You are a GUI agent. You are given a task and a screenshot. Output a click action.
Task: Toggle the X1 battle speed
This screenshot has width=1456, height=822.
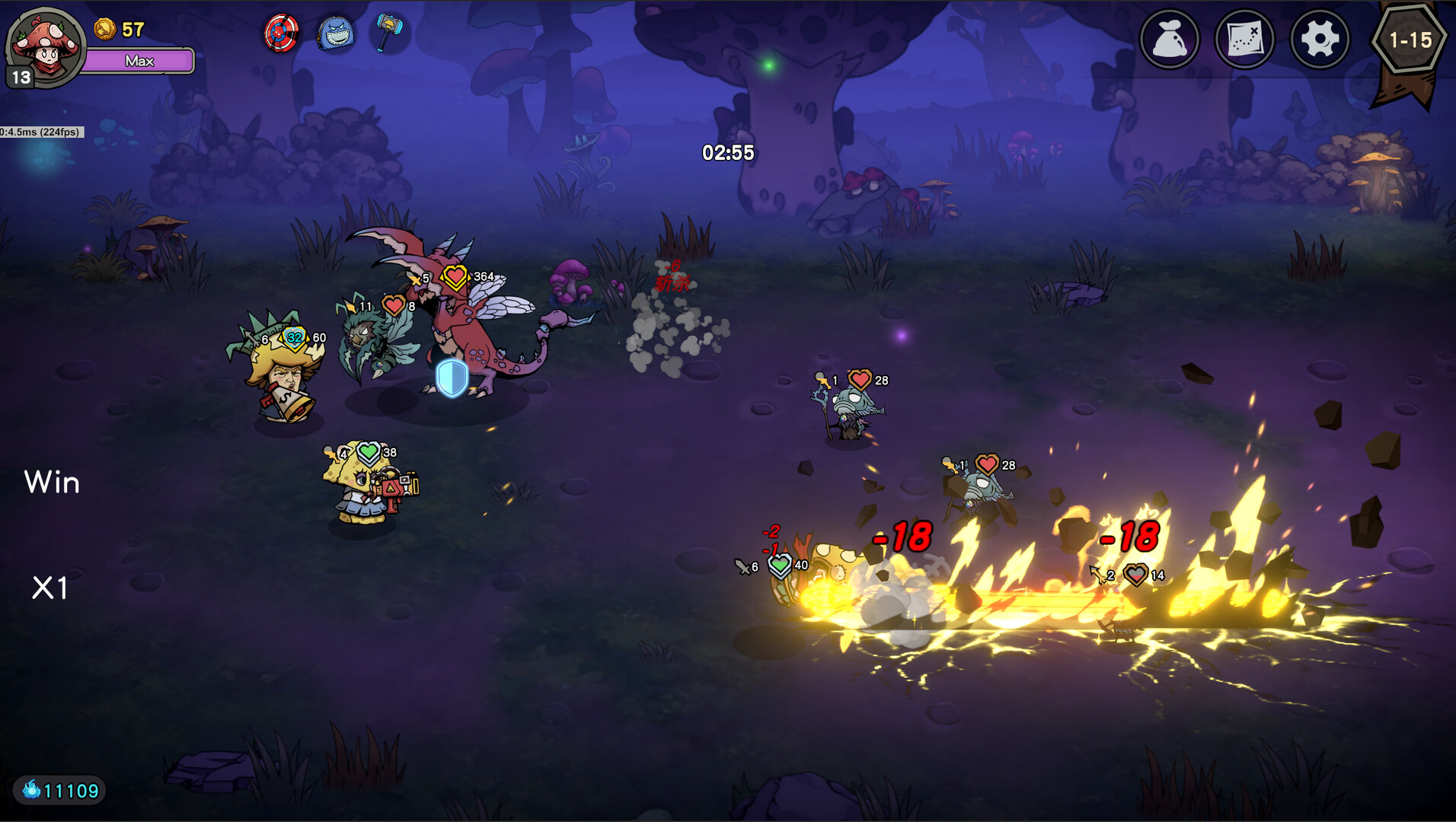pos(50,588)
